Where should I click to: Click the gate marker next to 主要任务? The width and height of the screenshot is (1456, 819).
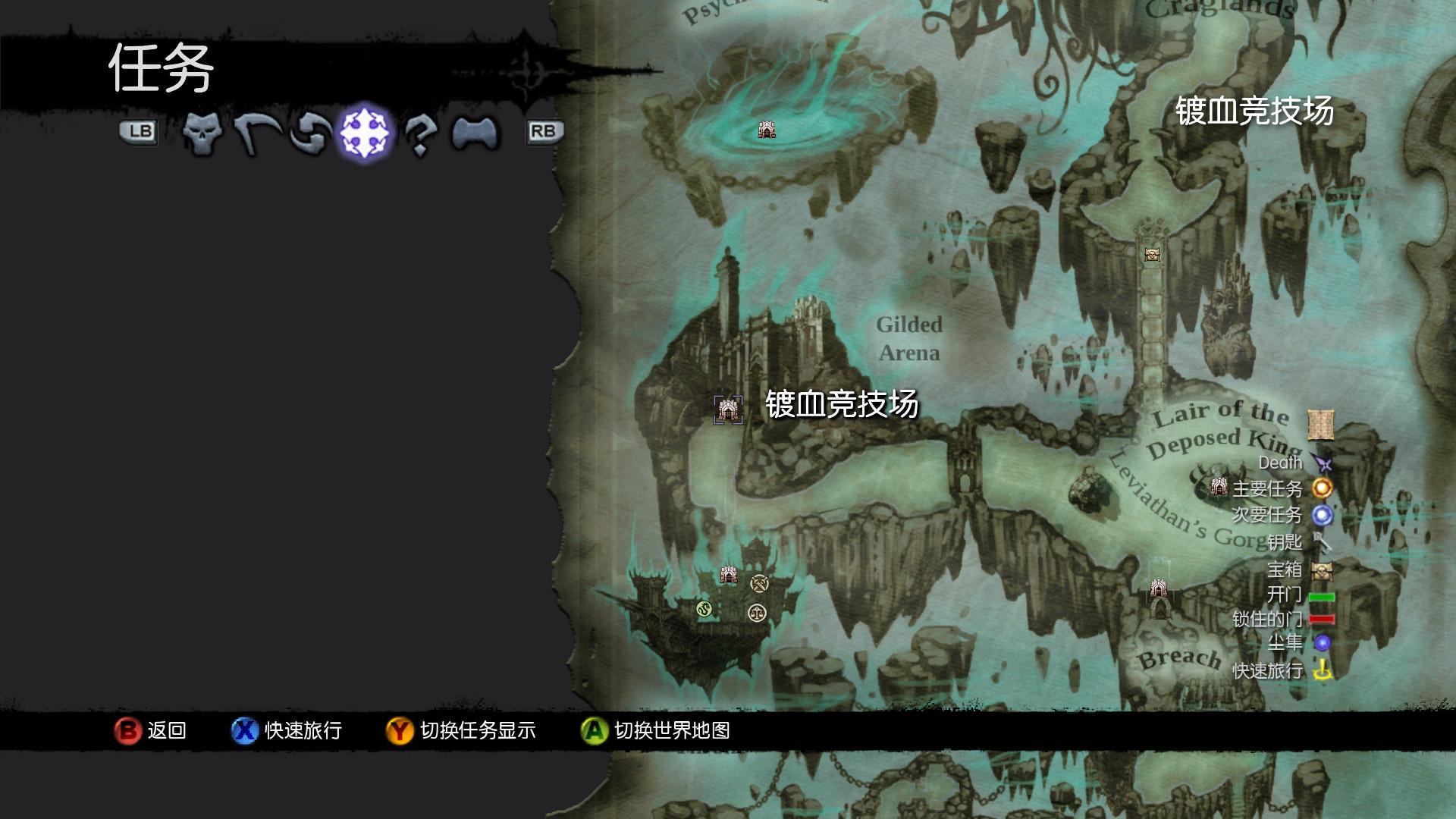[x=1219, y=487]
